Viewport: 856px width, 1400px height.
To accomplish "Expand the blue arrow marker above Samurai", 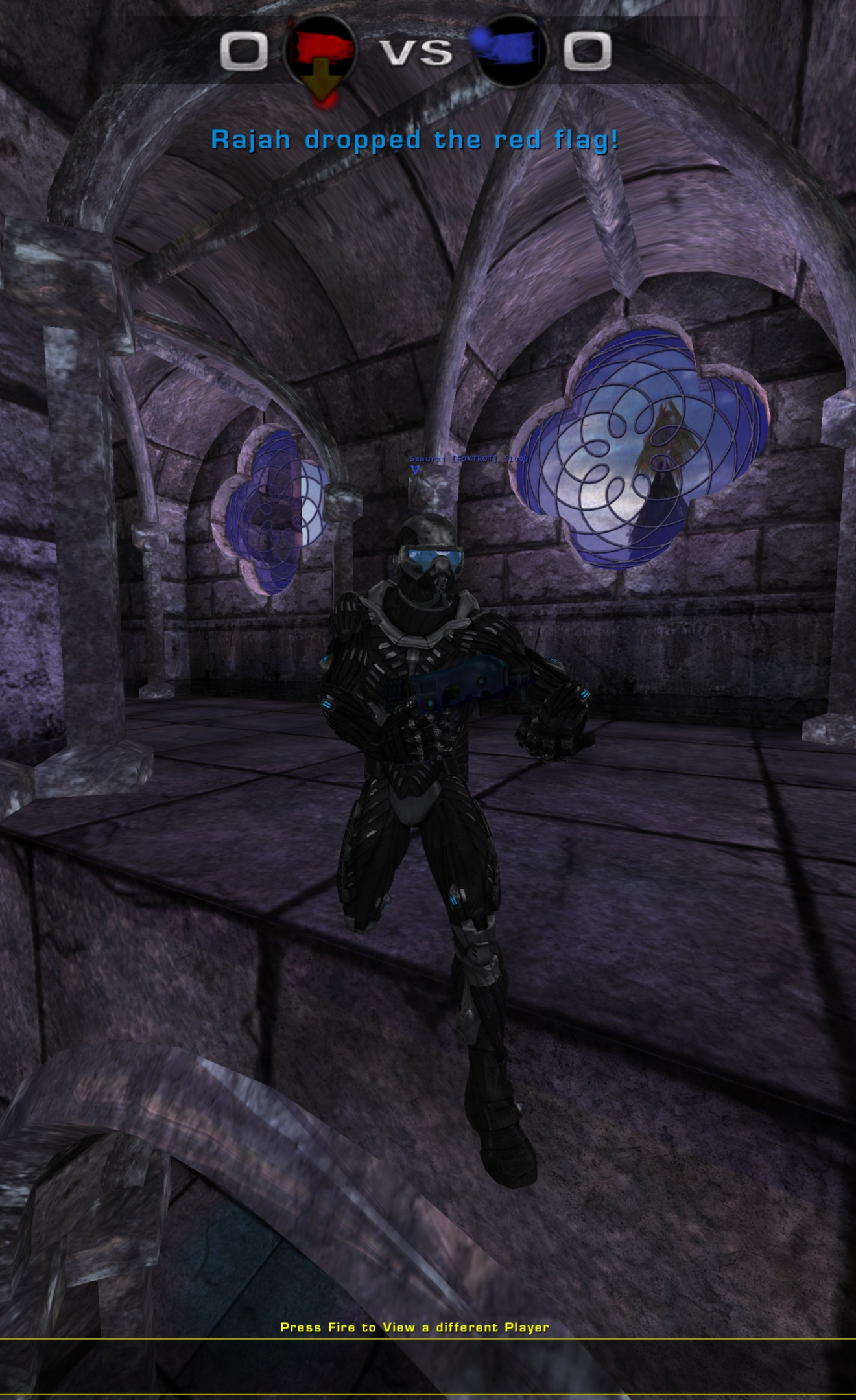I will pyautogui.click(x=414, y=469).
